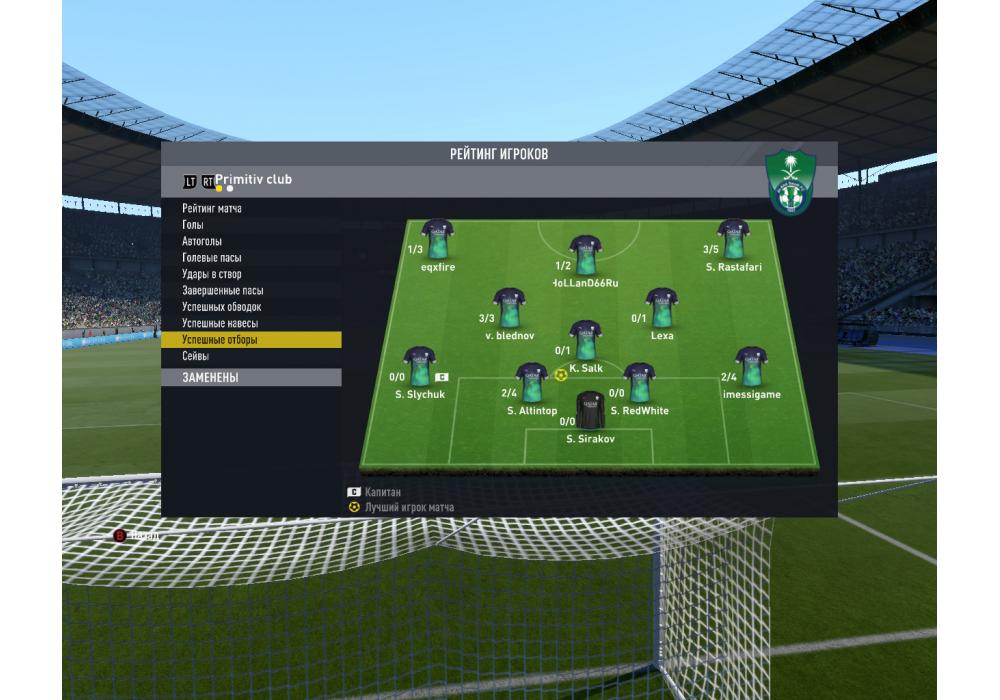Choose the Голы stat entry
The image size is (1000, 700).
coord(193,225)
